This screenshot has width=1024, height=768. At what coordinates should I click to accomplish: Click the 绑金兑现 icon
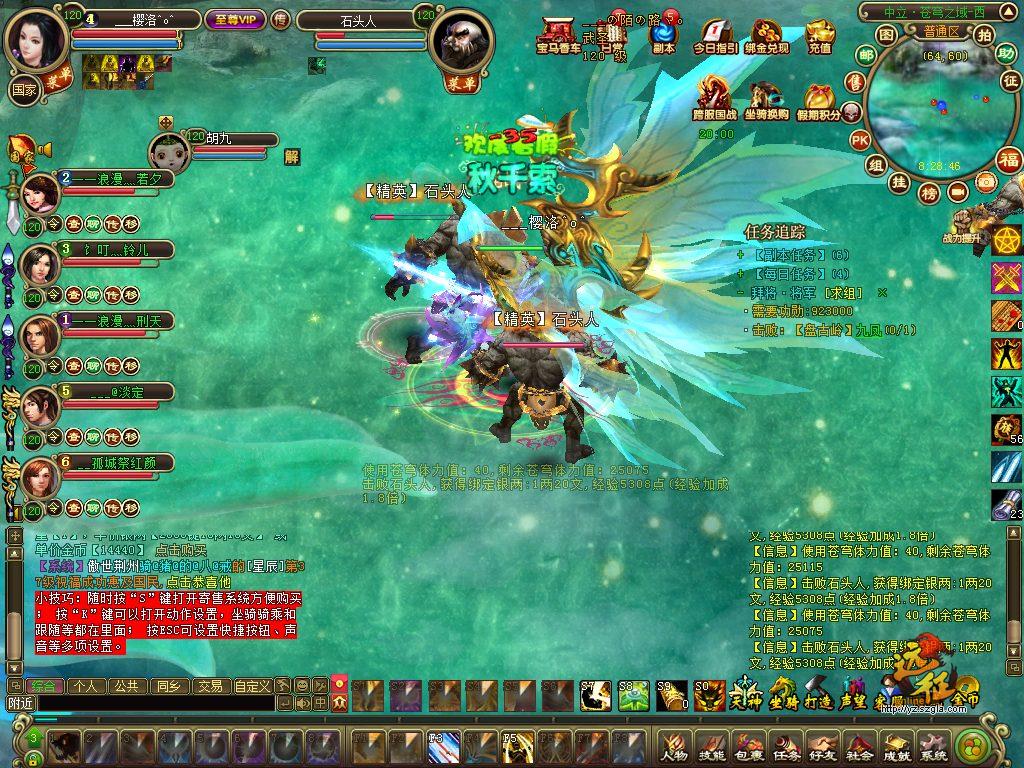click(x=767, y=35)
